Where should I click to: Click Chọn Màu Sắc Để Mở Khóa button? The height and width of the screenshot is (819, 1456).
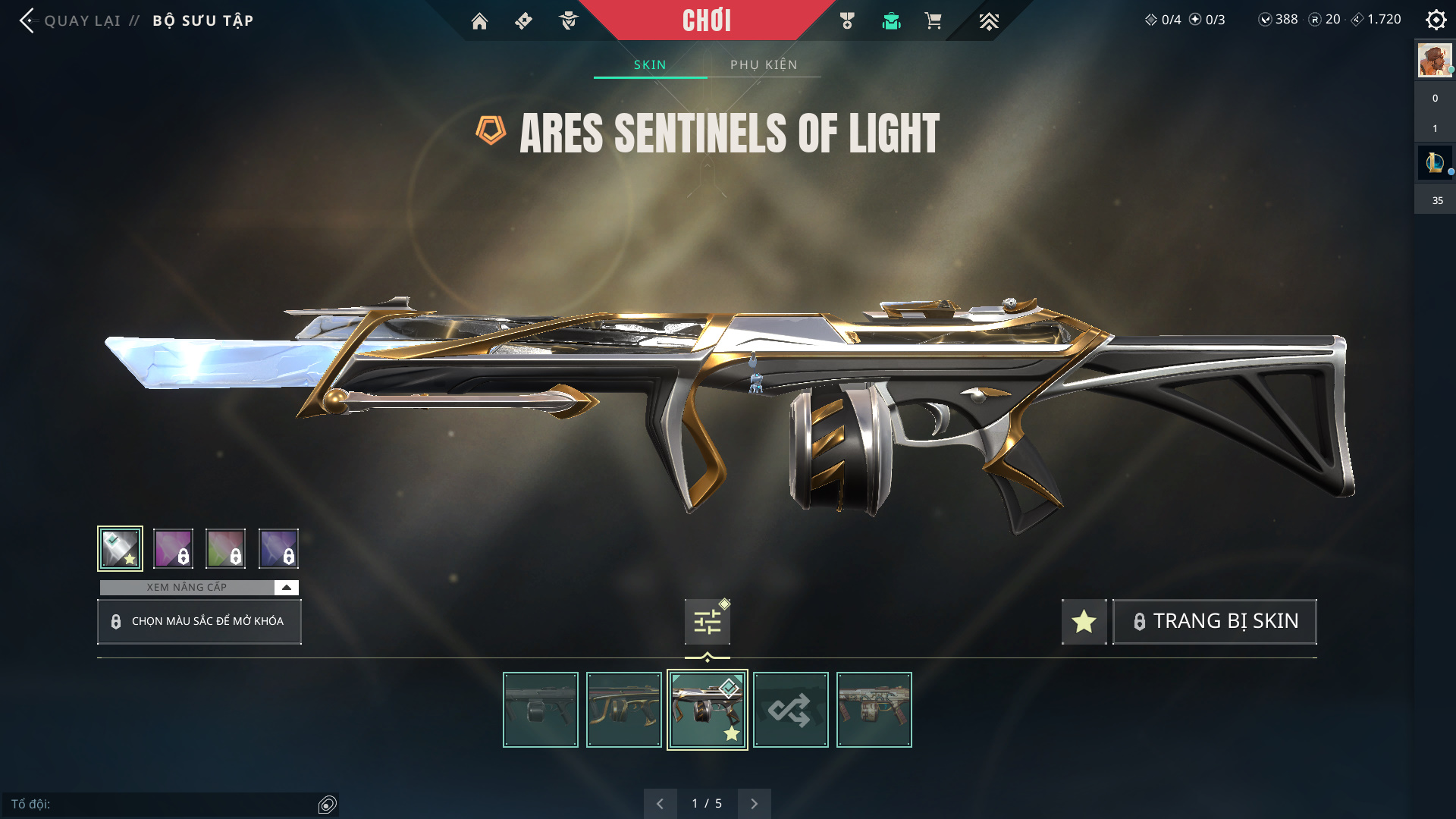click(x=199, y=622)
